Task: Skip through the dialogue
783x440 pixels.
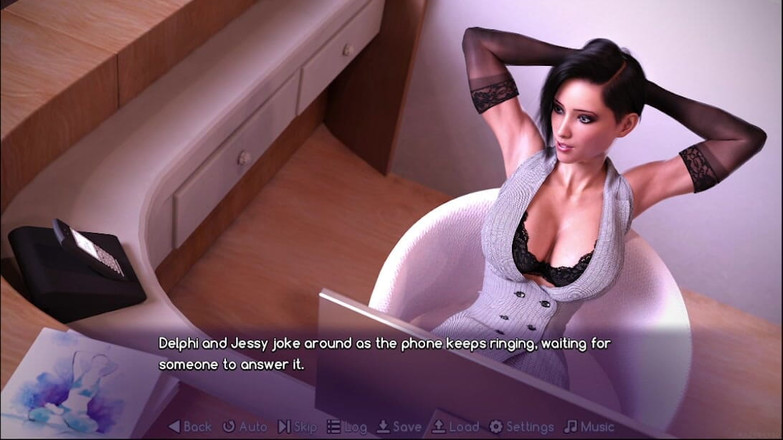Action: coord(298,427)
